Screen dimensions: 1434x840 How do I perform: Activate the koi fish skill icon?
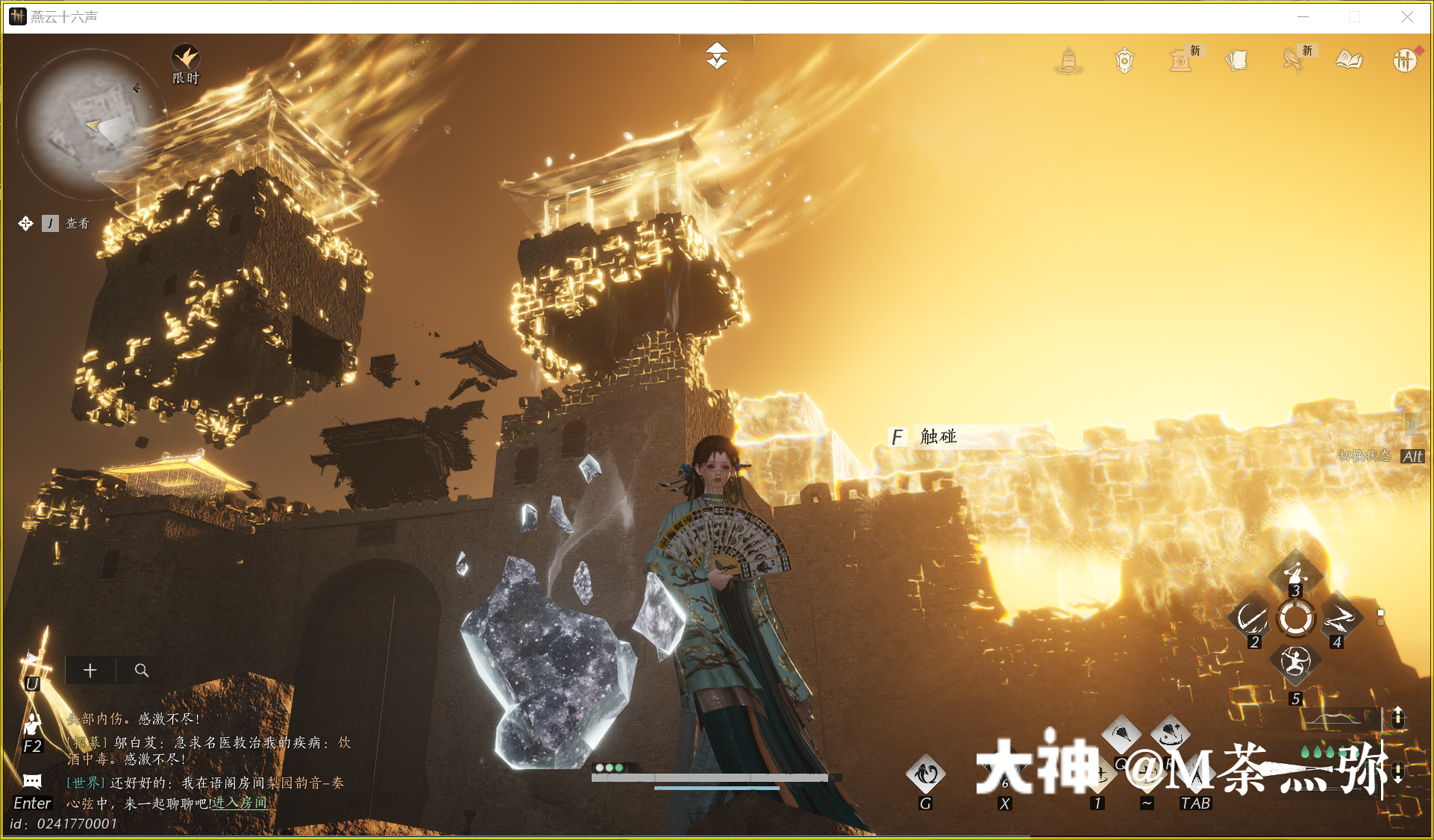925,774
